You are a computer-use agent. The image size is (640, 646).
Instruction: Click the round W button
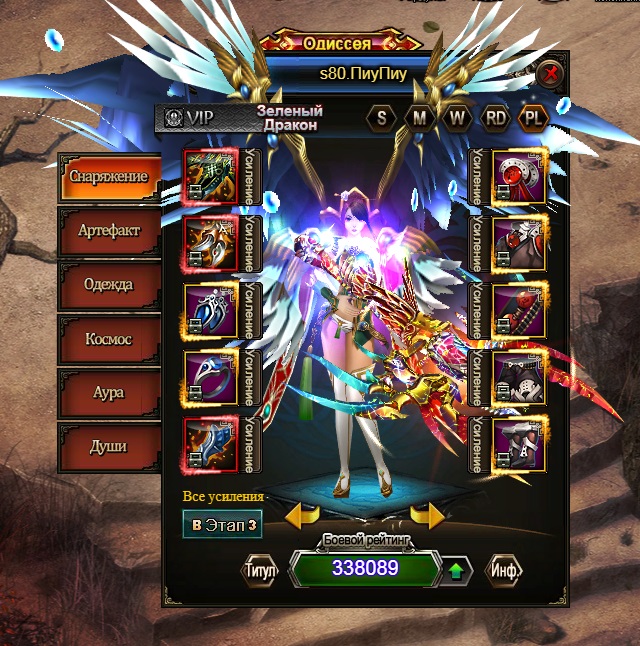coord(457,117)
